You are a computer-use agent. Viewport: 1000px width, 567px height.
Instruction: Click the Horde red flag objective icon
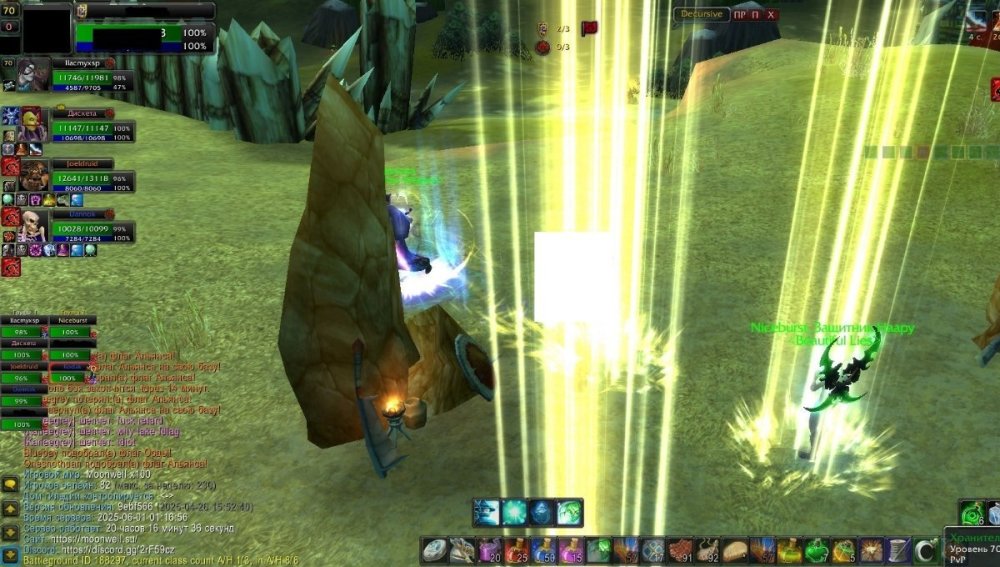[589, 29]
